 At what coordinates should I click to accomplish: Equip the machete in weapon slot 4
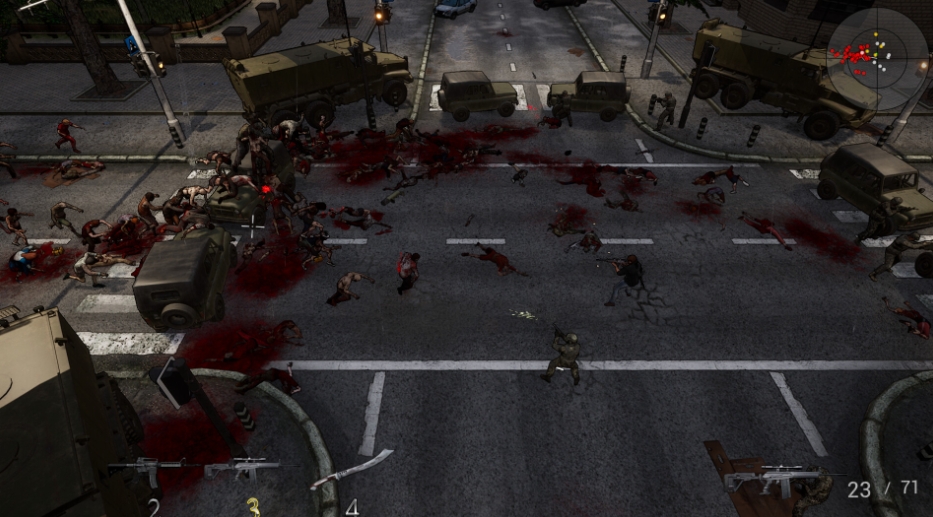(x=349, y=469)
